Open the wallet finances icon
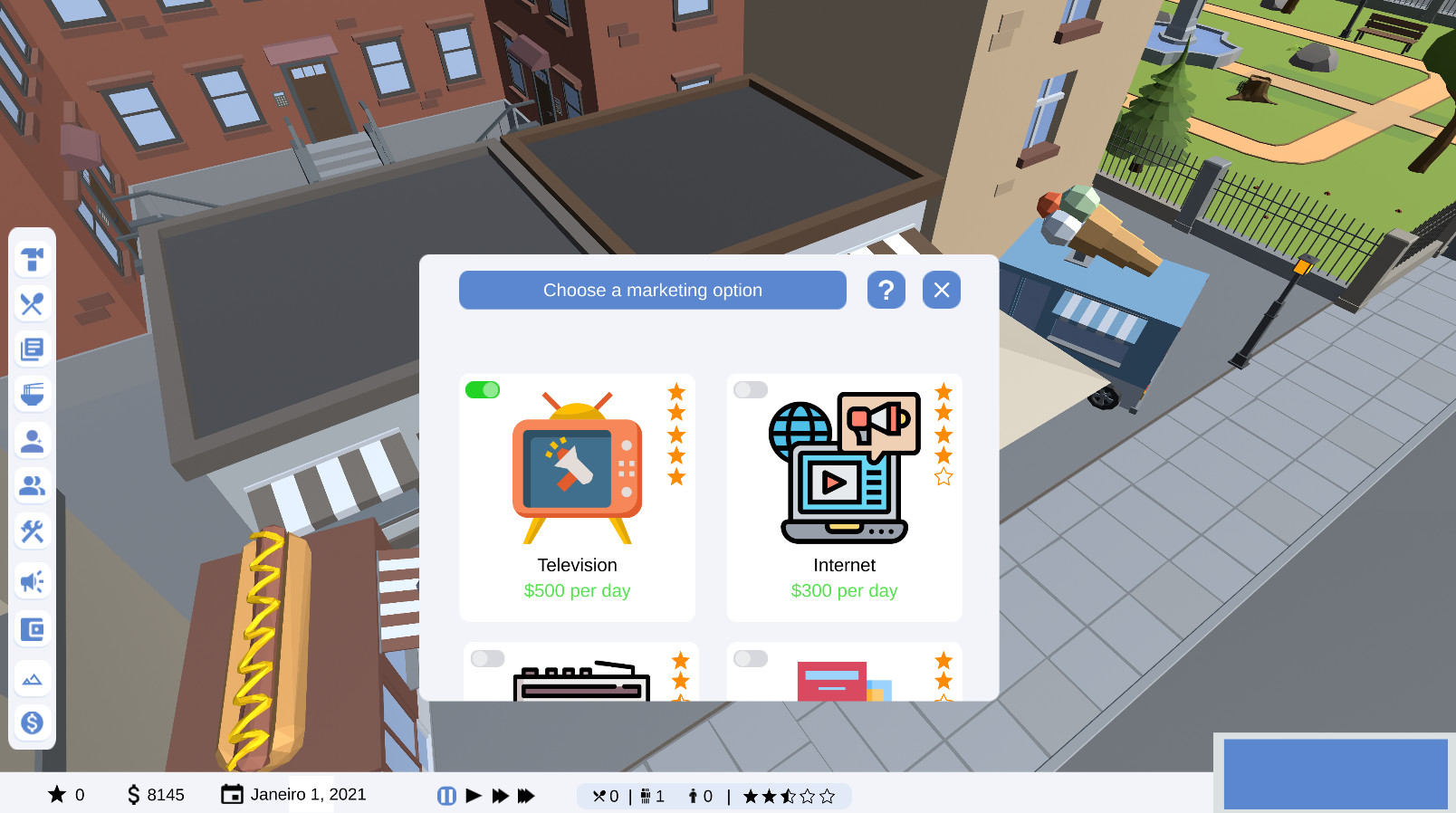The height and width of the screenshot is (813, 1456). [33, 629]
